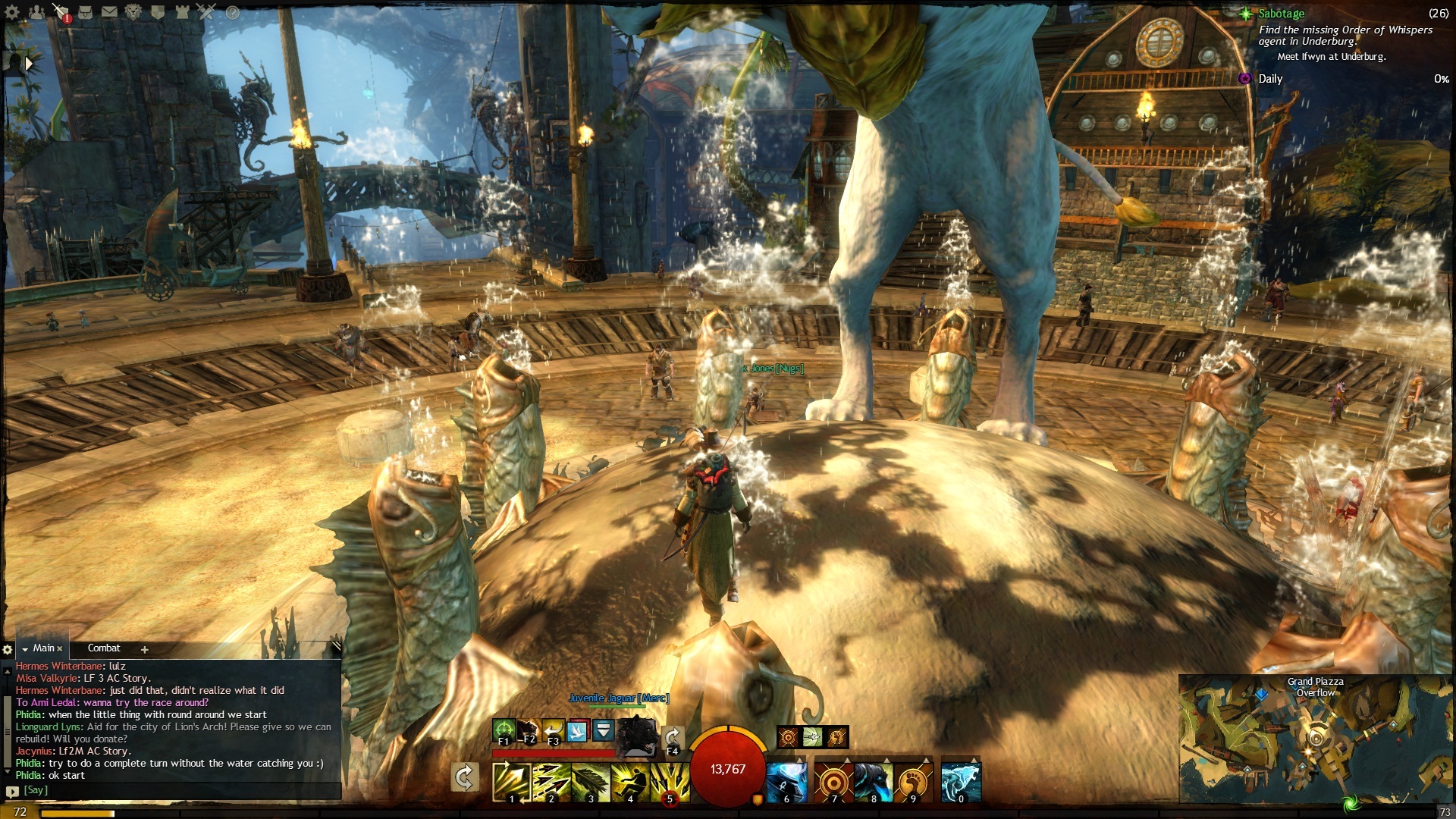Open the Hero panel with red alert
1456x819 pixels.
pyautogui.click(x=62, y=12)
